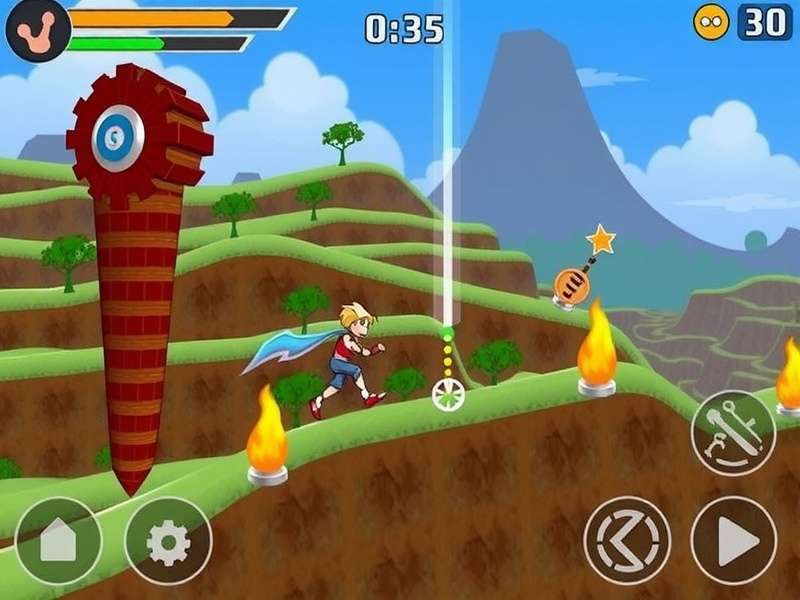Select the character portrait icon
800x600 pixels.
tap(37, 28)
